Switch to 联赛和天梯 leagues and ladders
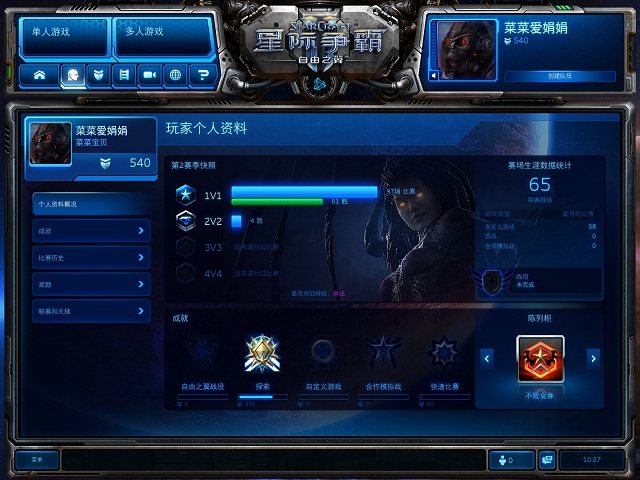Image resolution: width=640 pixels, height=480 pixels. [x=92, y=312]
